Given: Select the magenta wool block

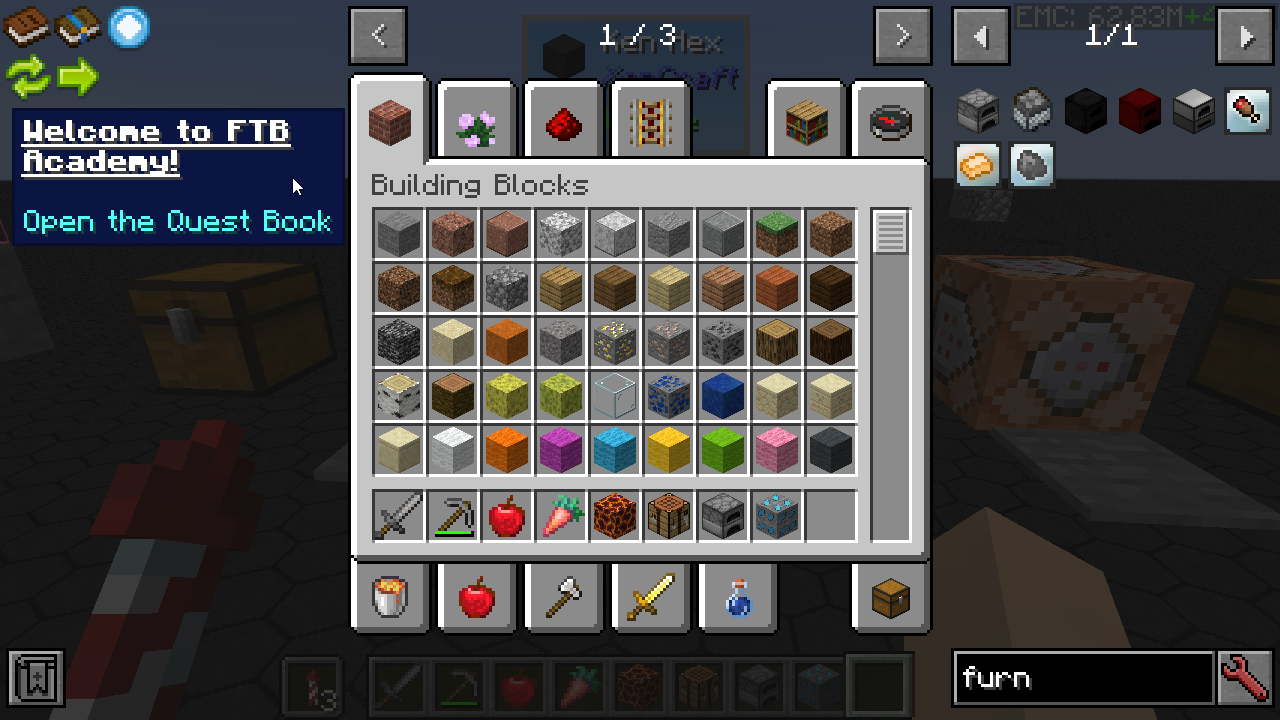Looking at the screenshot, I should tap(561, 449).
